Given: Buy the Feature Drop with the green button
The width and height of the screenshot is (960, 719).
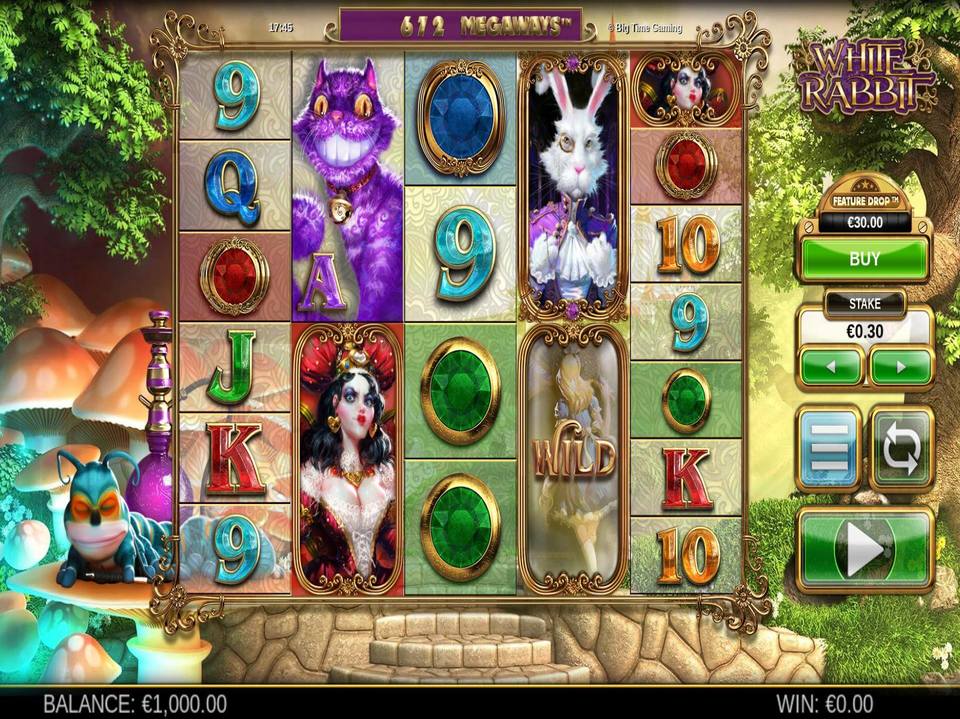Looking at the screenshot, I should point(864,259).
